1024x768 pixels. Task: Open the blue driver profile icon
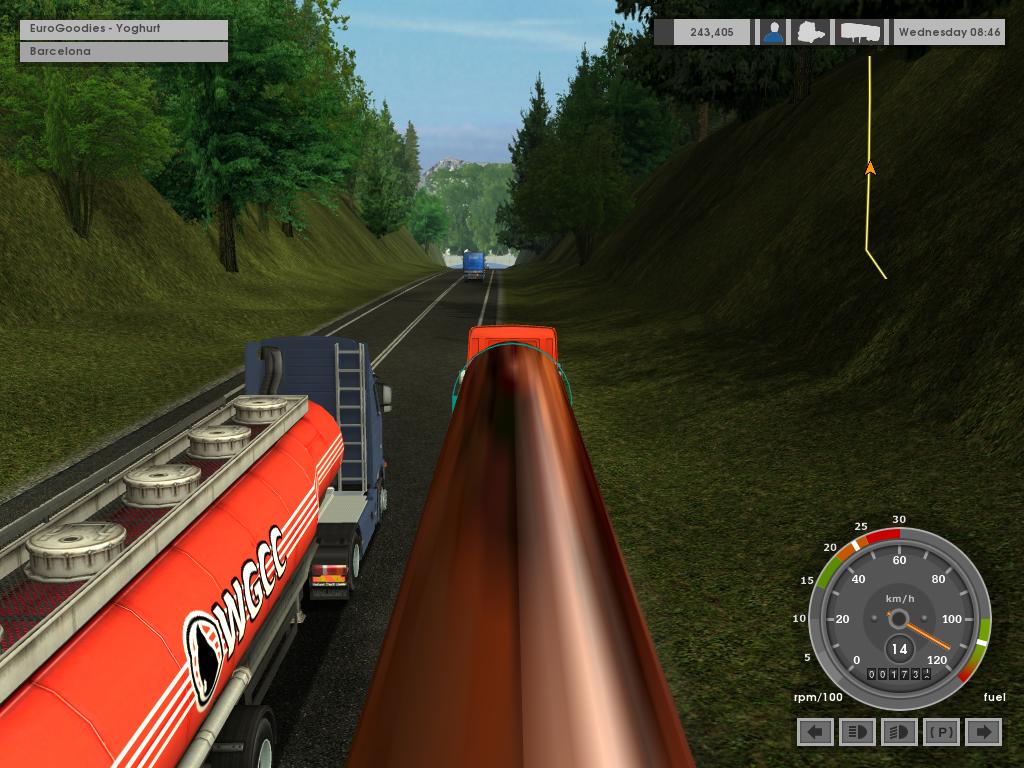tap(772, 32)
